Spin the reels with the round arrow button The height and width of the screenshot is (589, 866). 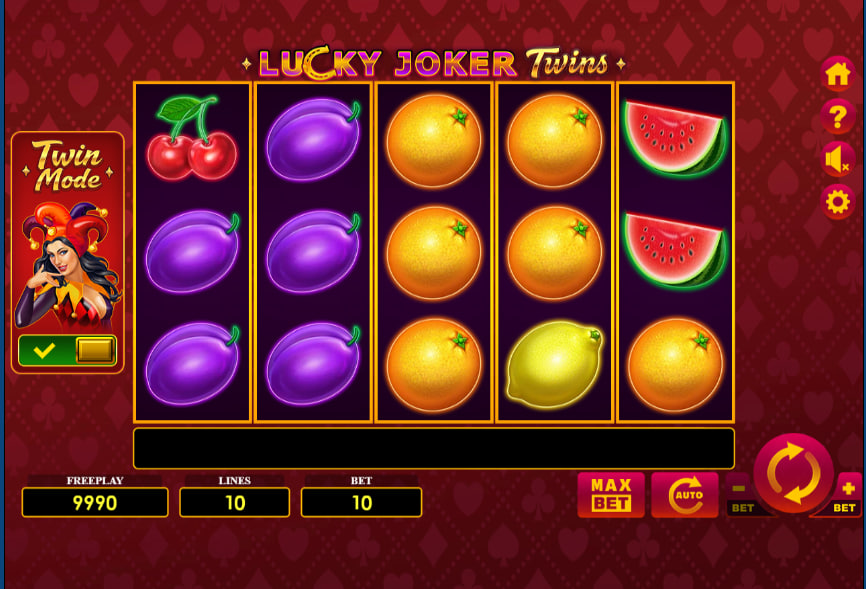793,473
